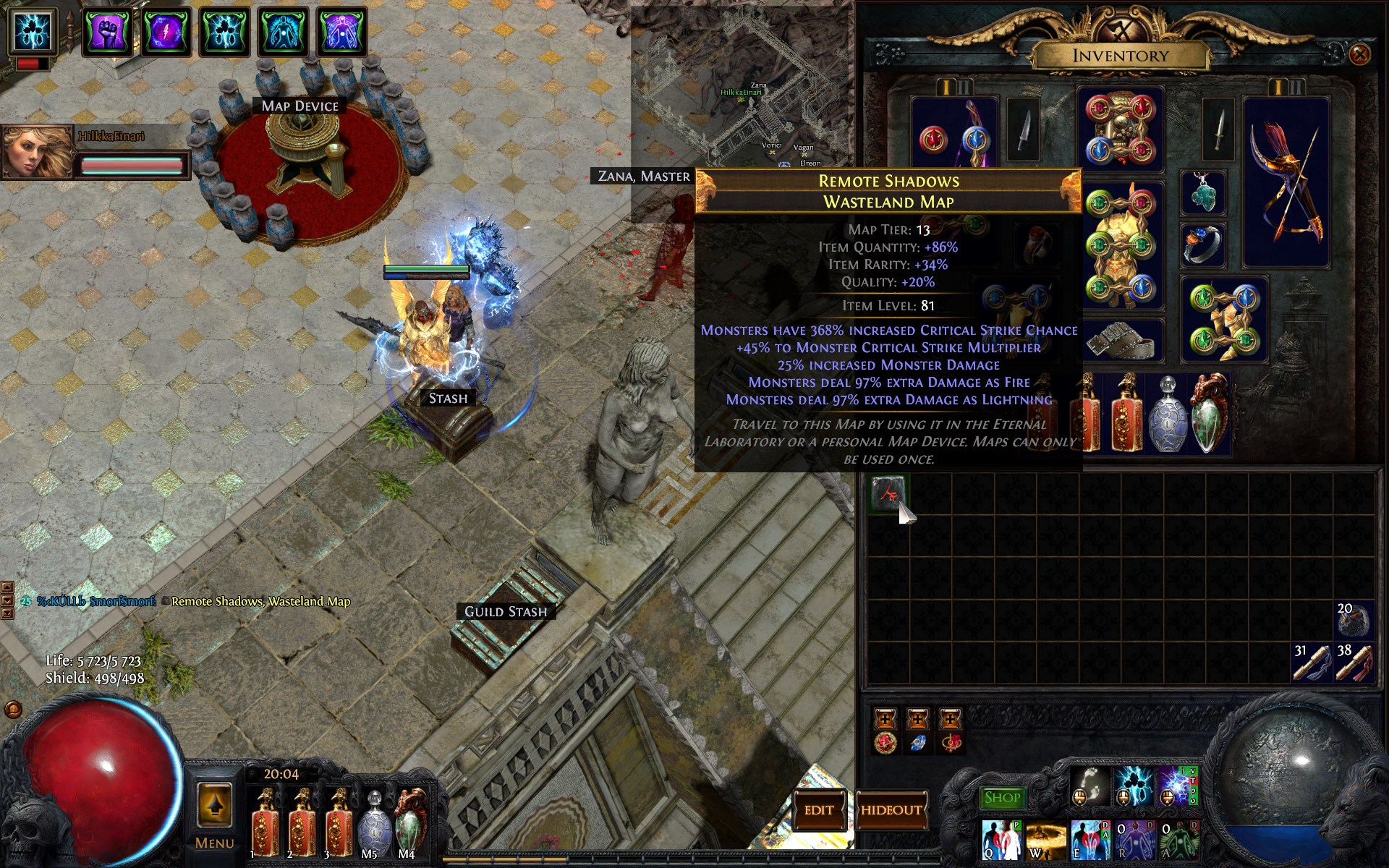Select the equipped leather belt
This screenshot has height=868, width=1389.
[1120, 341]
